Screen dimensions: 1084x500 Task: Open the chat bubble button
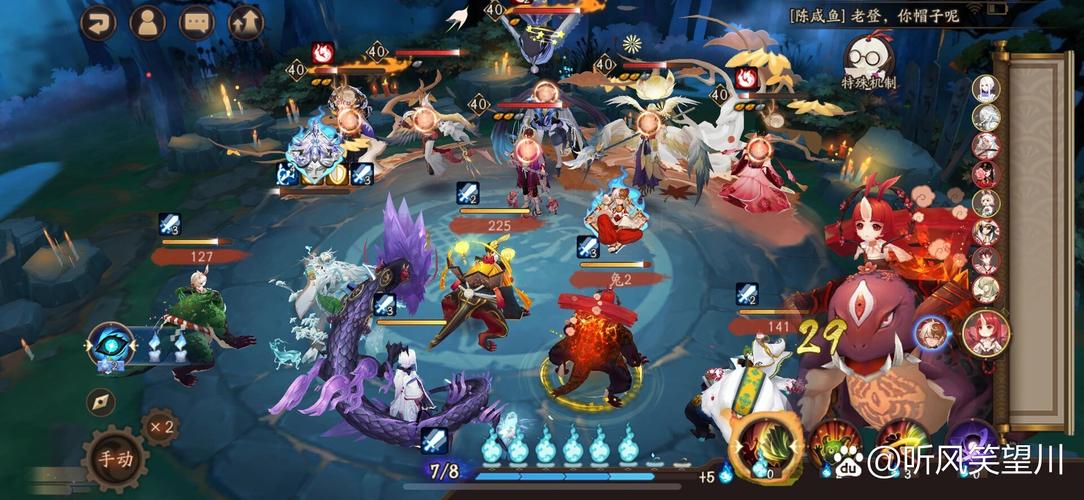coord(197,22)
